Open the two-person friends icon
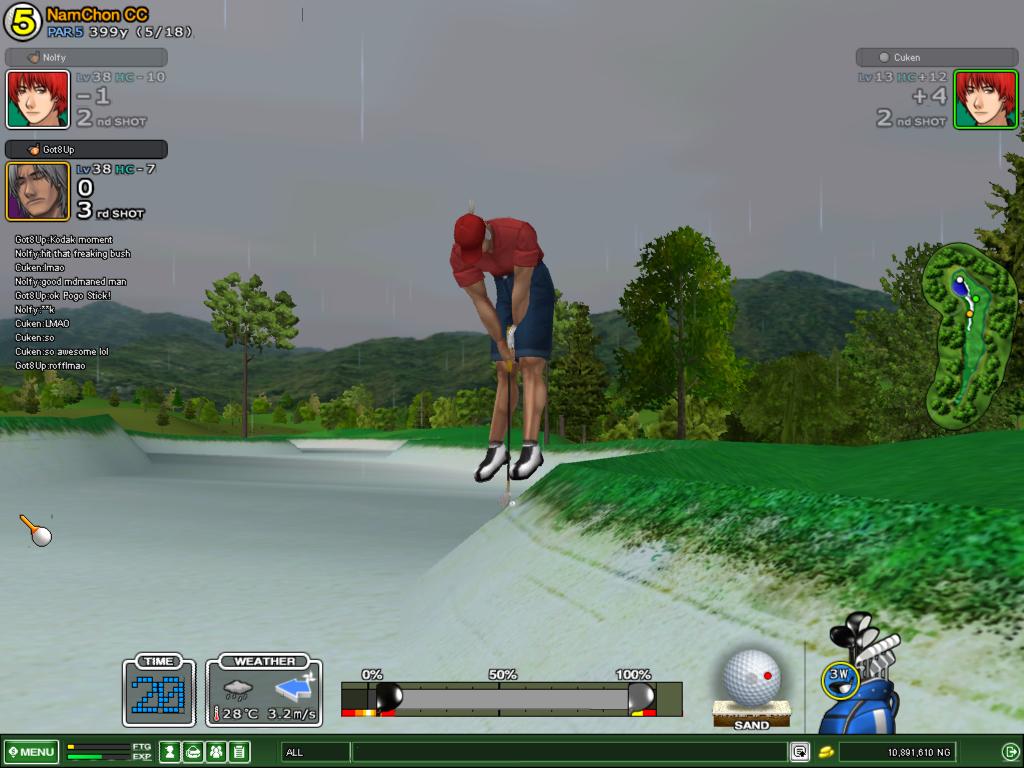Viewport: 1024px width, 768px height. [x=216, y=751]
